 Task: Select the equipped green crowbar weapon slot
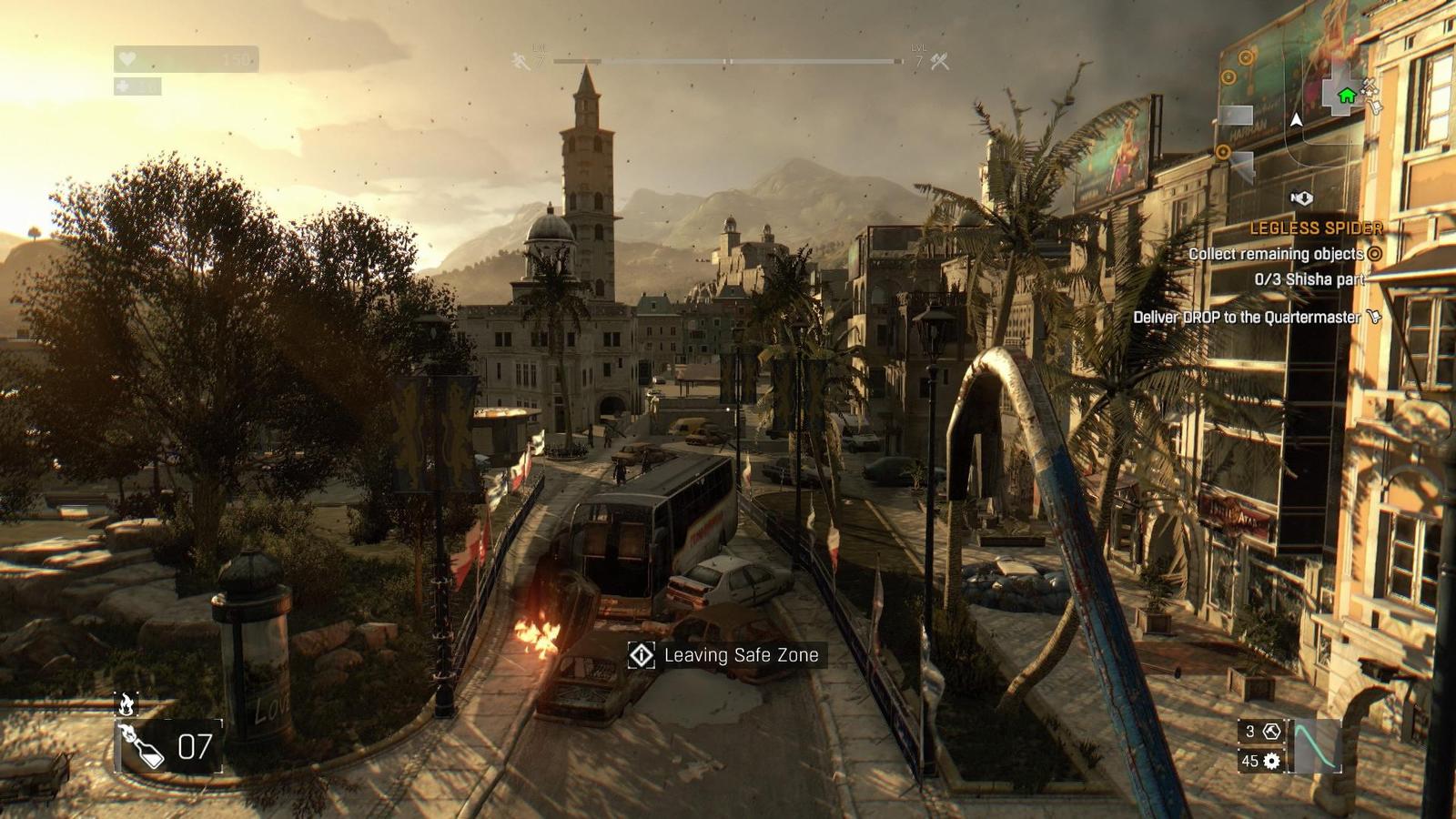tap(1317, 745)
